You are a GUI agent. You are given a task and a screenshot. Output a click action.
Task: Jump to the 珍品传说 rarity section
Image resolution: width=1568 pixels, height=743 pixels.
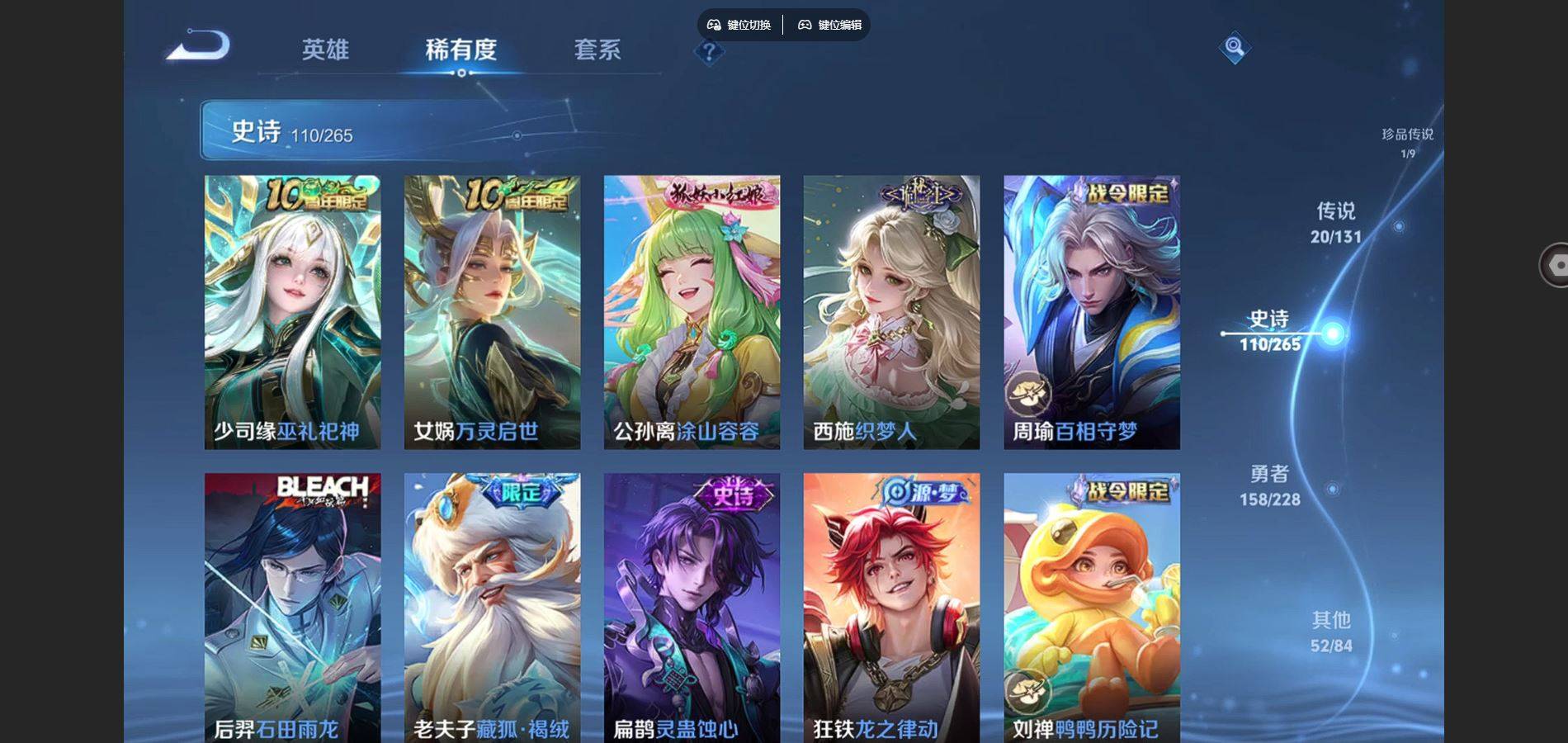pos(1407,141)
